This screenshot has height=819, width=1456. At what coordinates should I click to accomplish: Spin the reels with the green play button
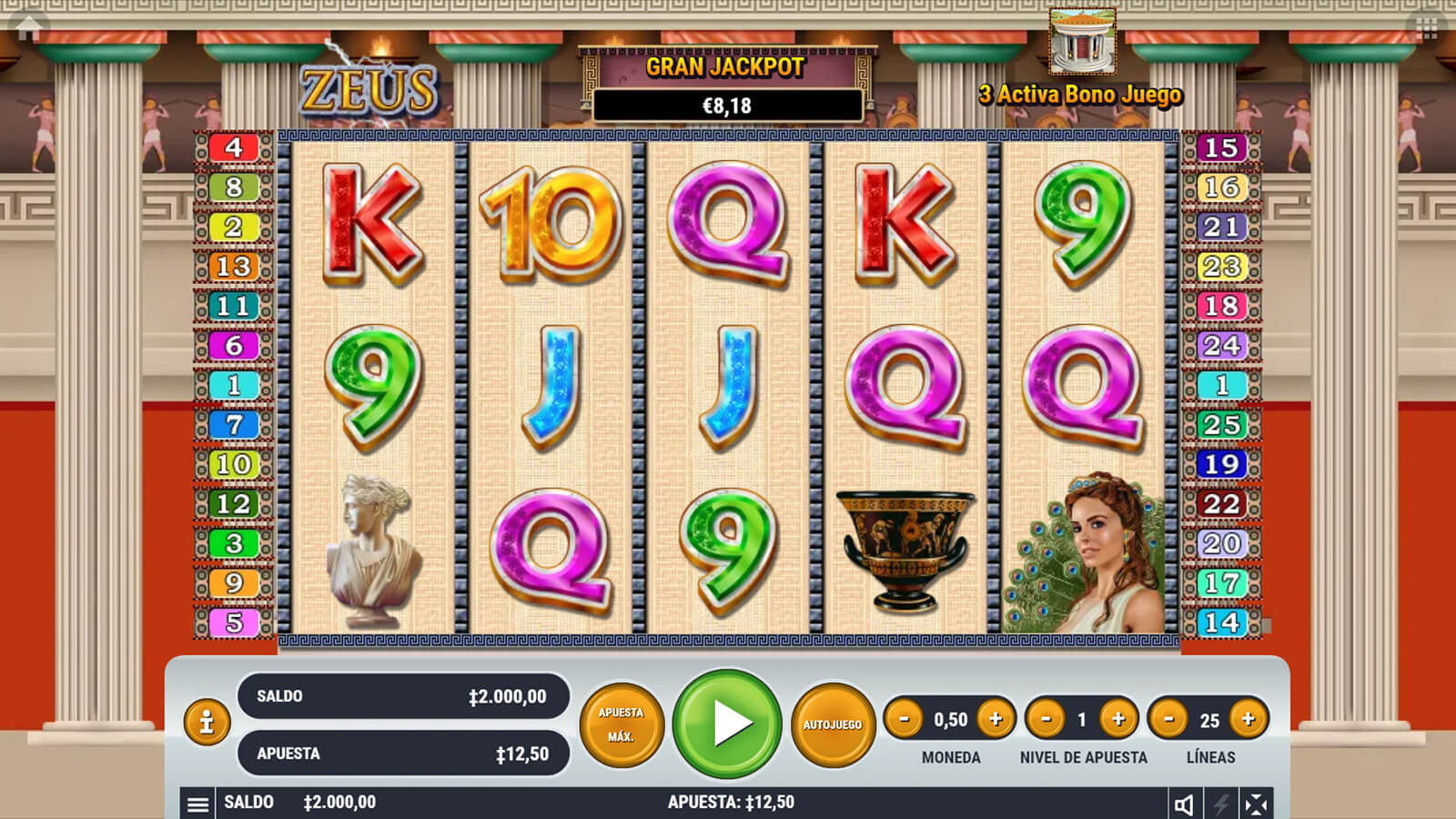727,723
